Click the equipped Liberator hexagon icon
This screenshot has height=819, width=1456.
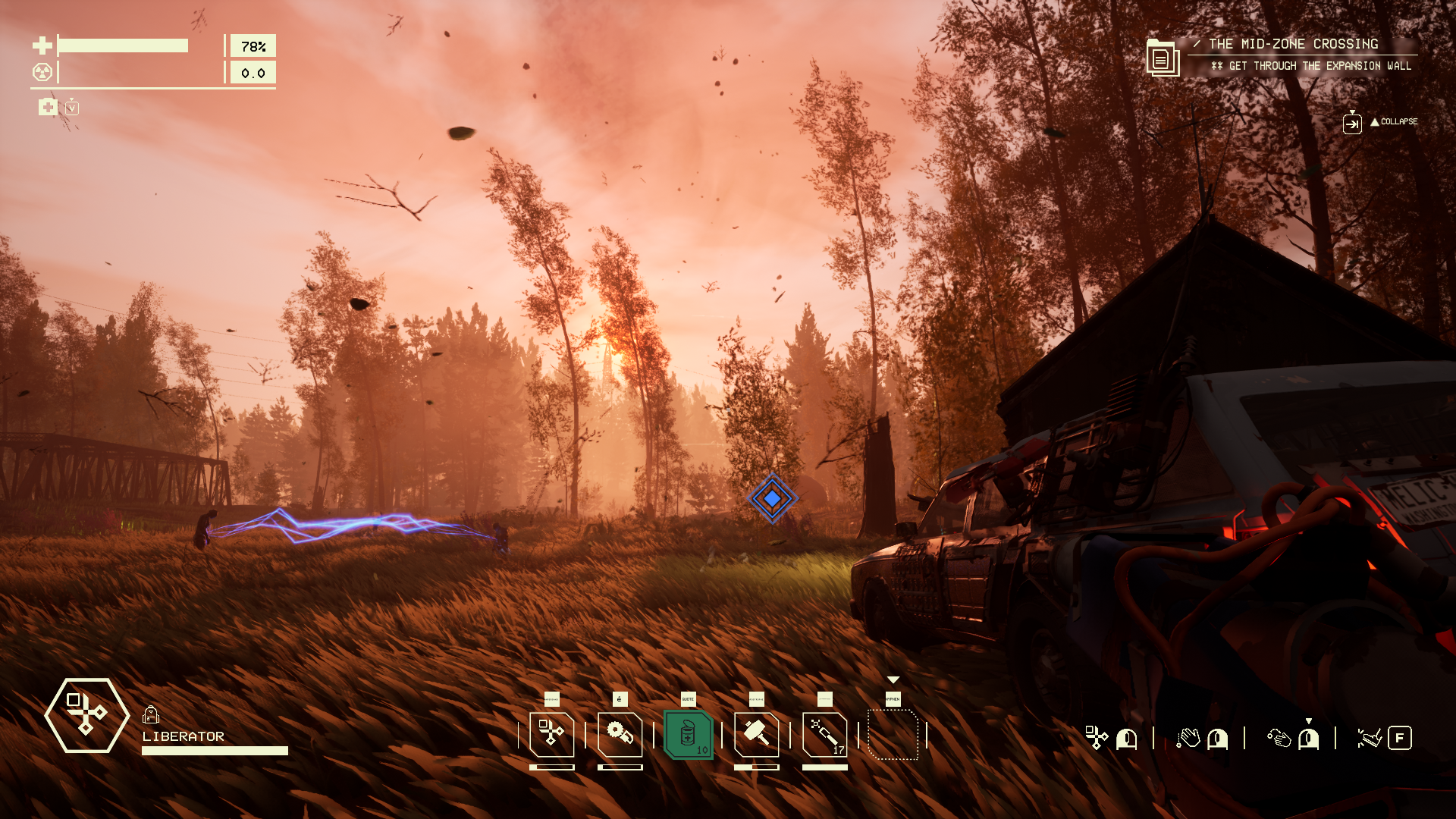(86, 715)
